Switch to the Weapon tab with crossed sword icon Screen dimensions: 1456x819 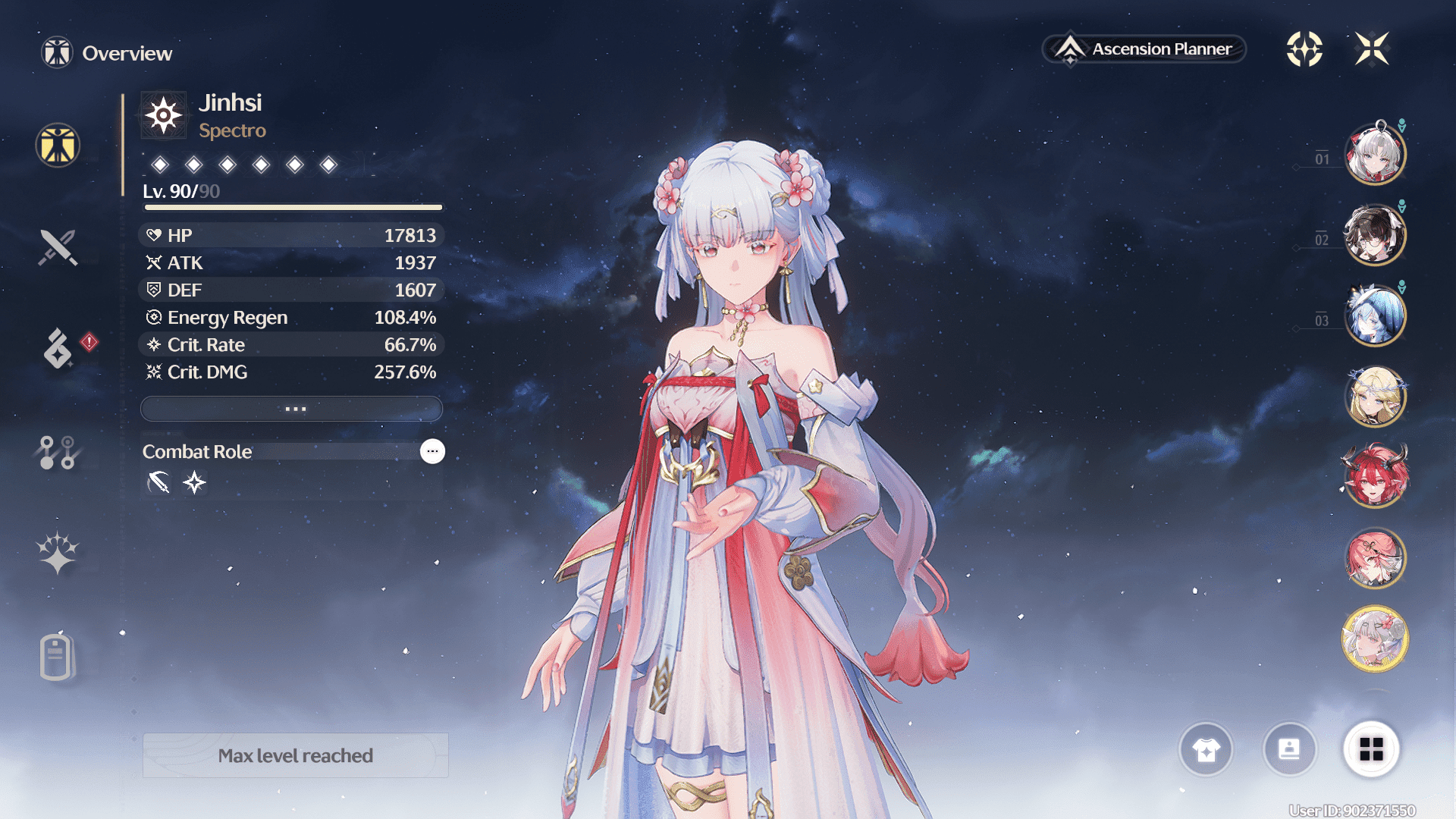58,247
